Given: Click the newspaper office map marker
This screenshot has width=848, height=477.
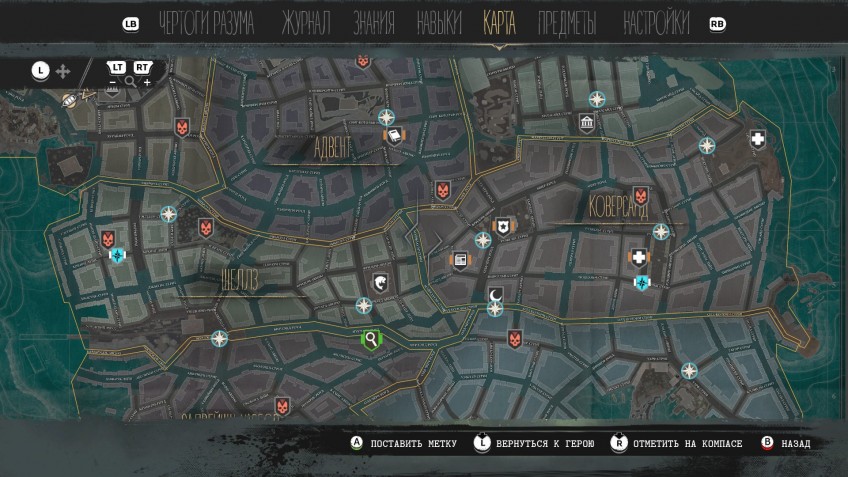Looking at the screenshot, I should pyautogui.click(x=460, y=260).
